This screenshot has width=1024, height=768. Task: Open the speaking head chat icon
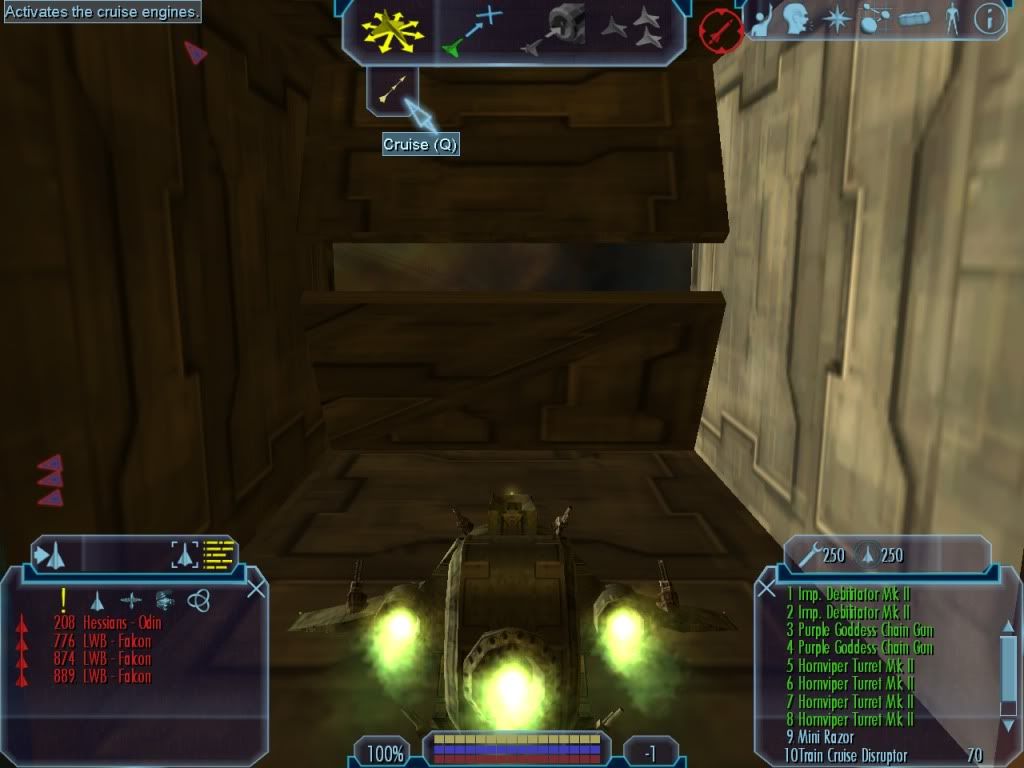tap(795, 20)
